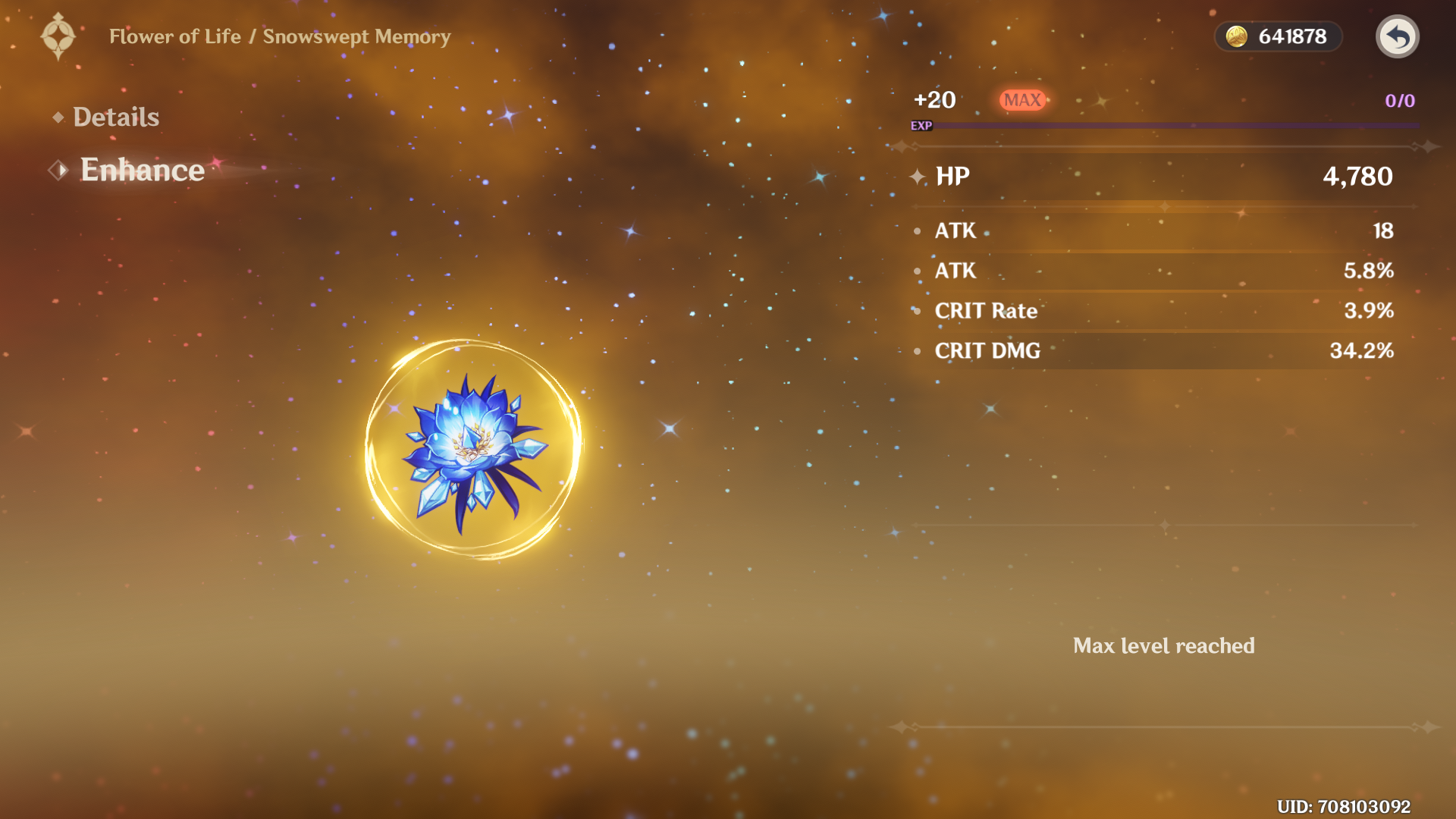The width and height of the screenshot is (1456, 819).
Task: Click the back arrow button
Action: (1397, 36)
